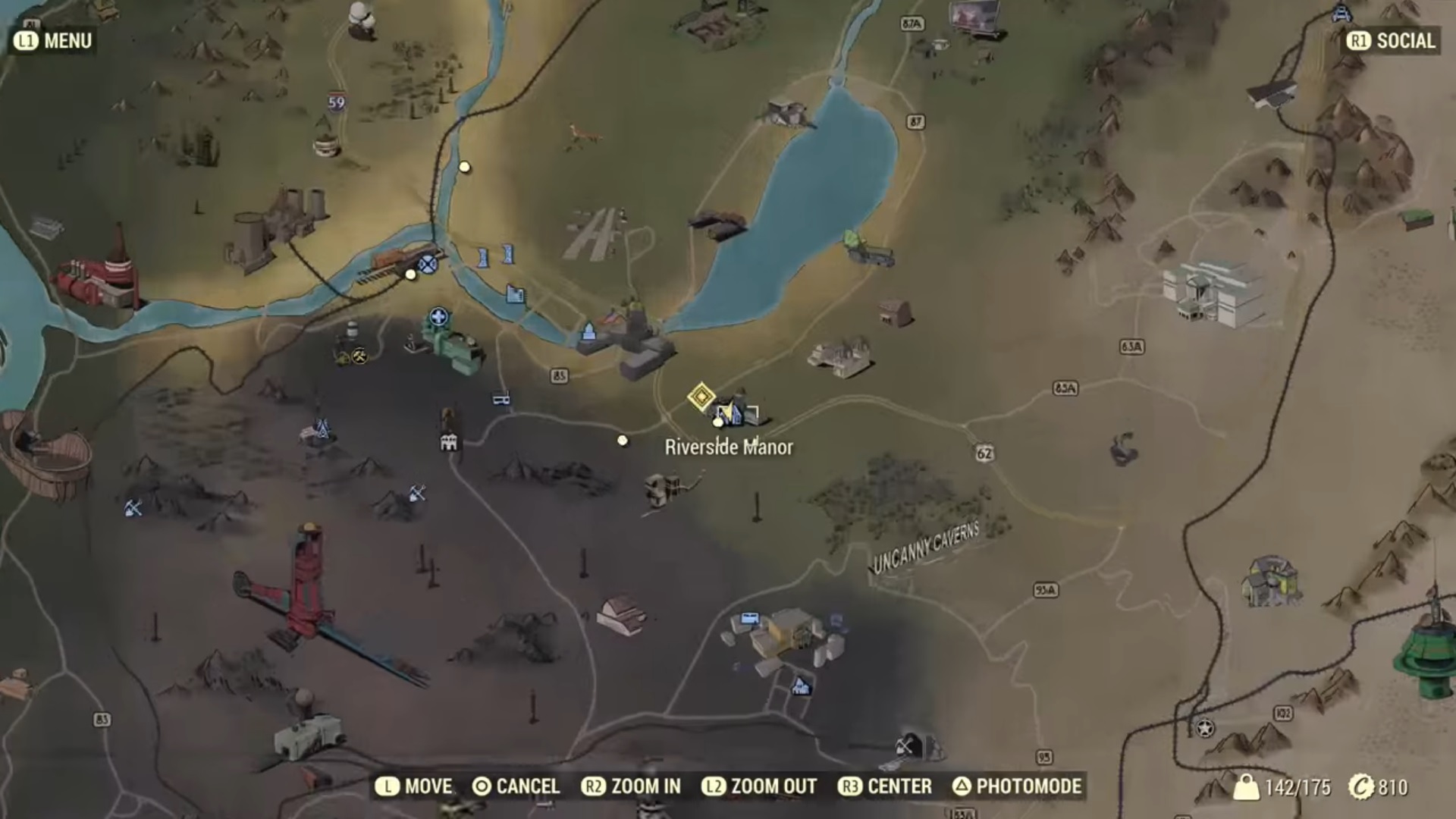Zoom out of the map

[x=759, y=786]
